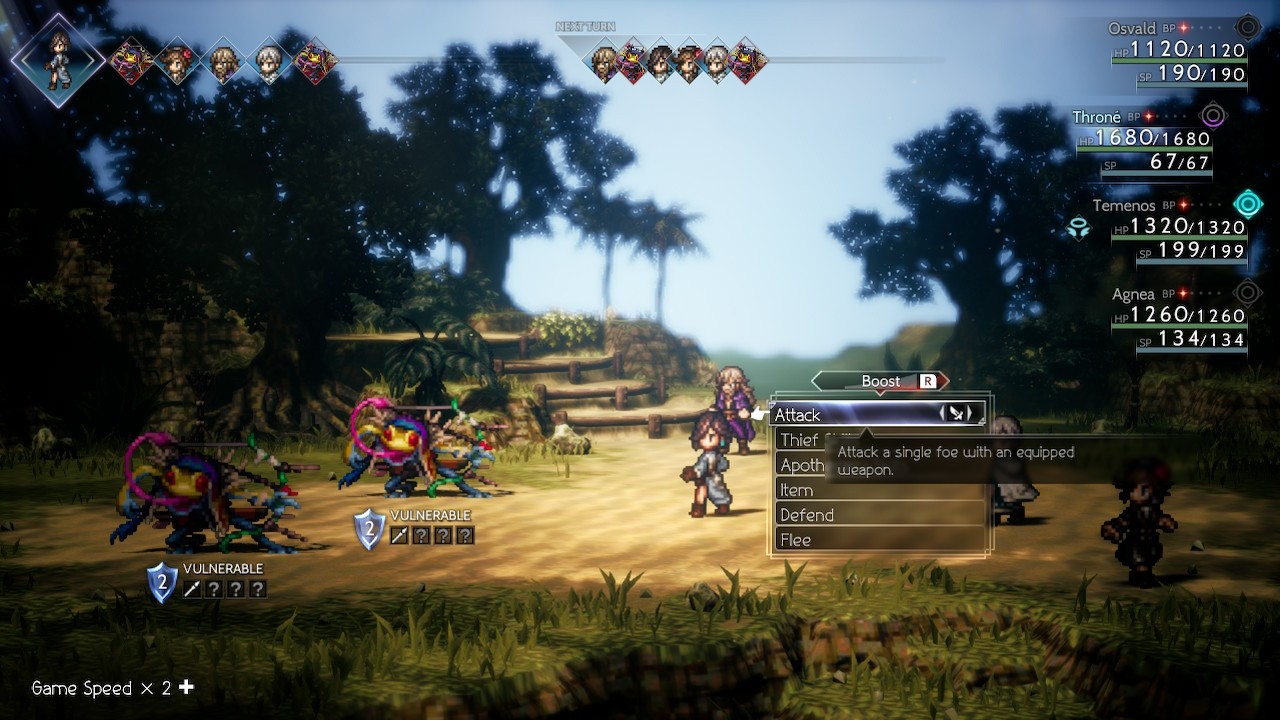Screen dimensions: 1280x720
Task: Choose Flee to escape battle
Action: 880,540
